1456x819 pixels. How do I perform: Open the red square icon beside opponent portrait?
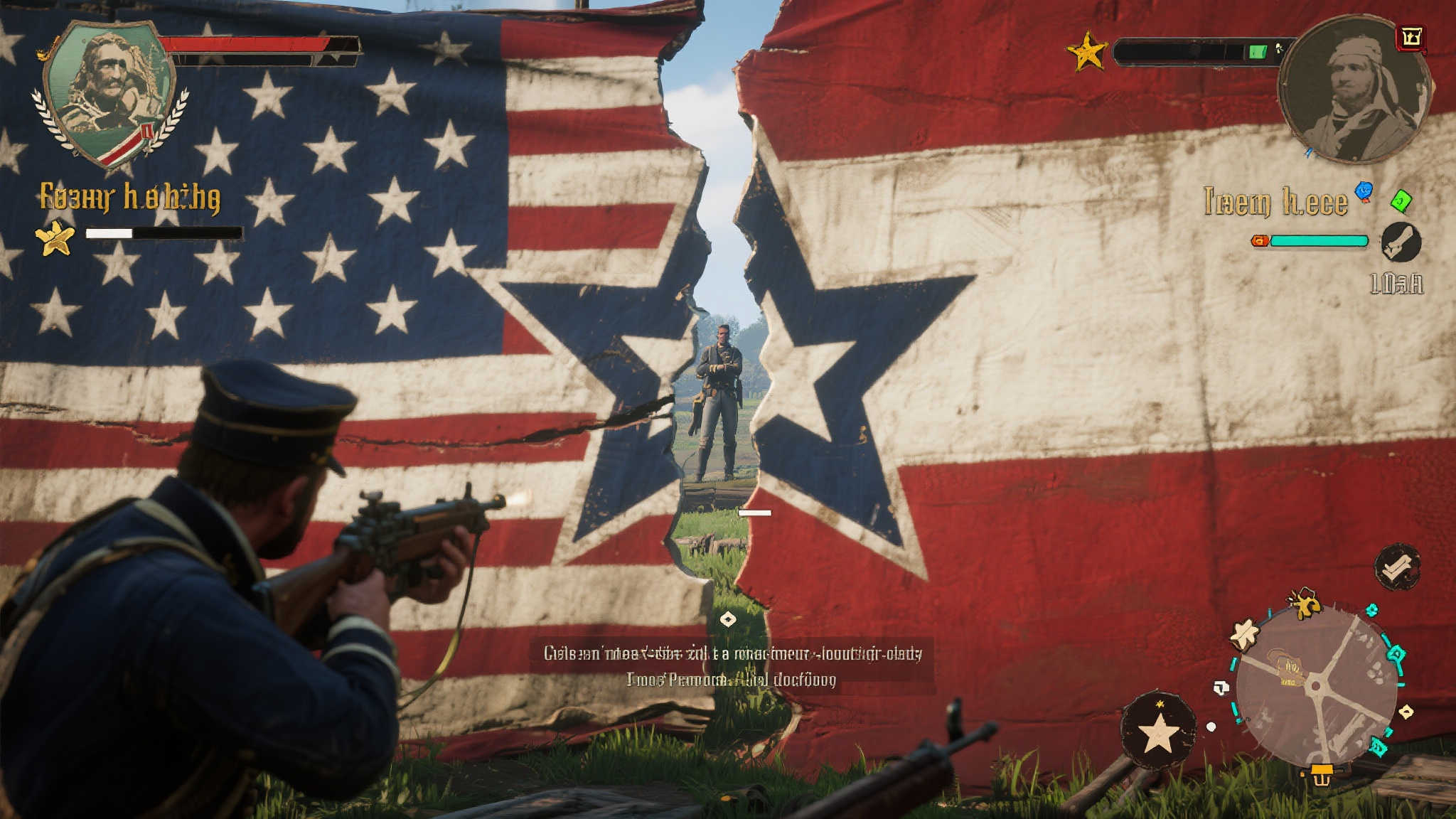[x=1411, y=38]
